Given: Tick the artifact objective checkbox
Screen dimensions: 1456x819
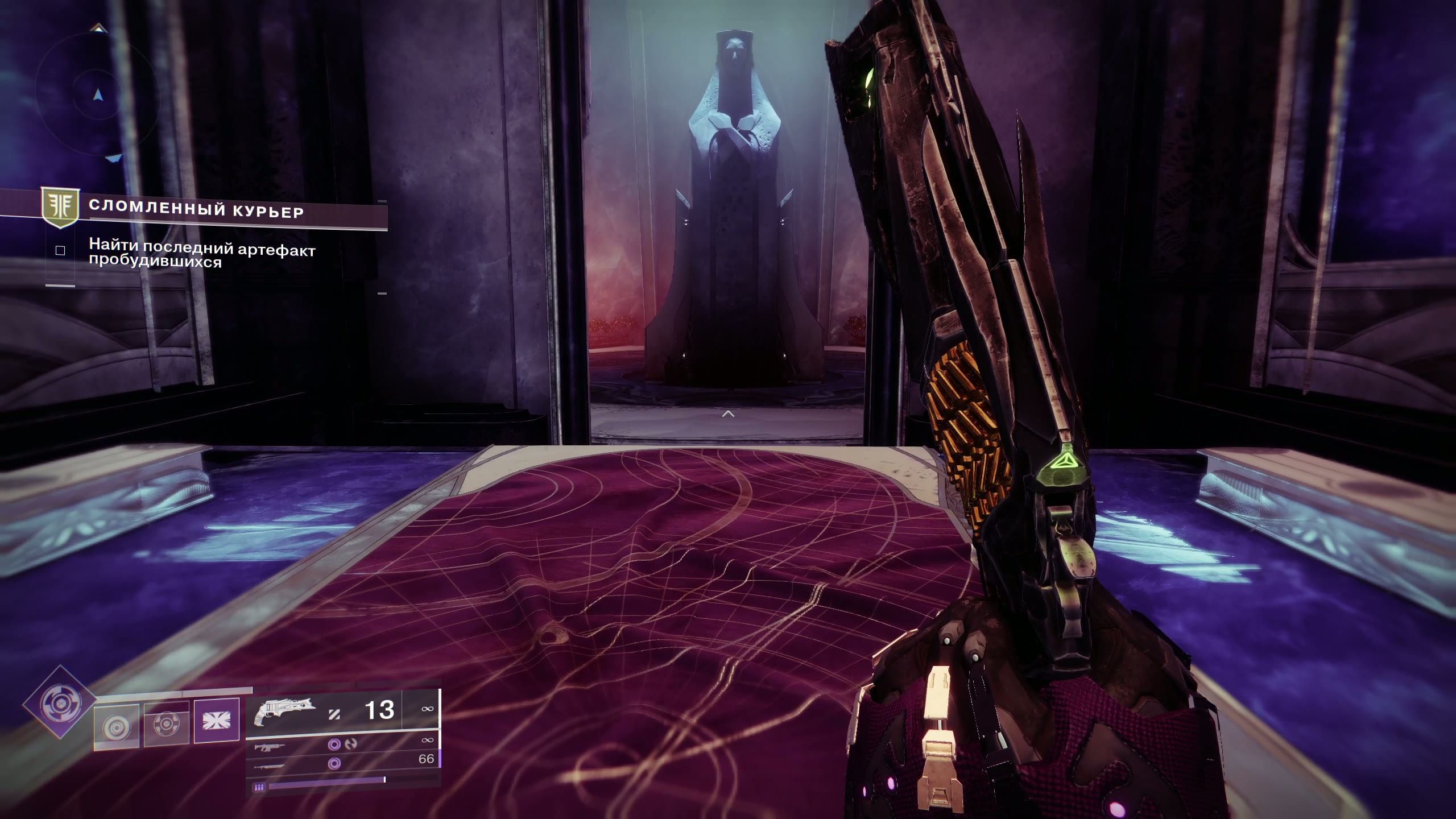Looking at the screenshot, I should (x=60, y=251).
